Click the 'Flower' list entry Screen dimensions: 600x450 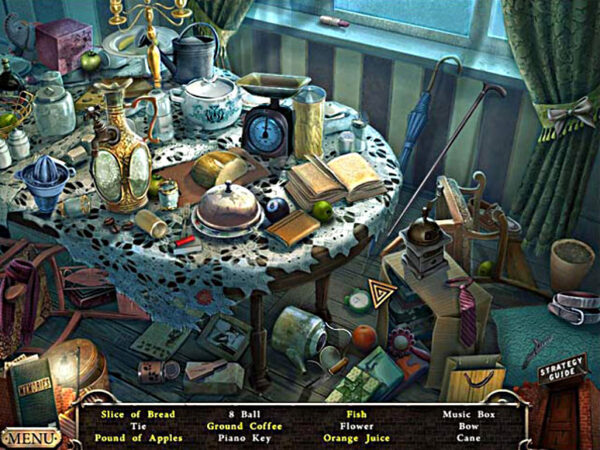click(357, 426)
